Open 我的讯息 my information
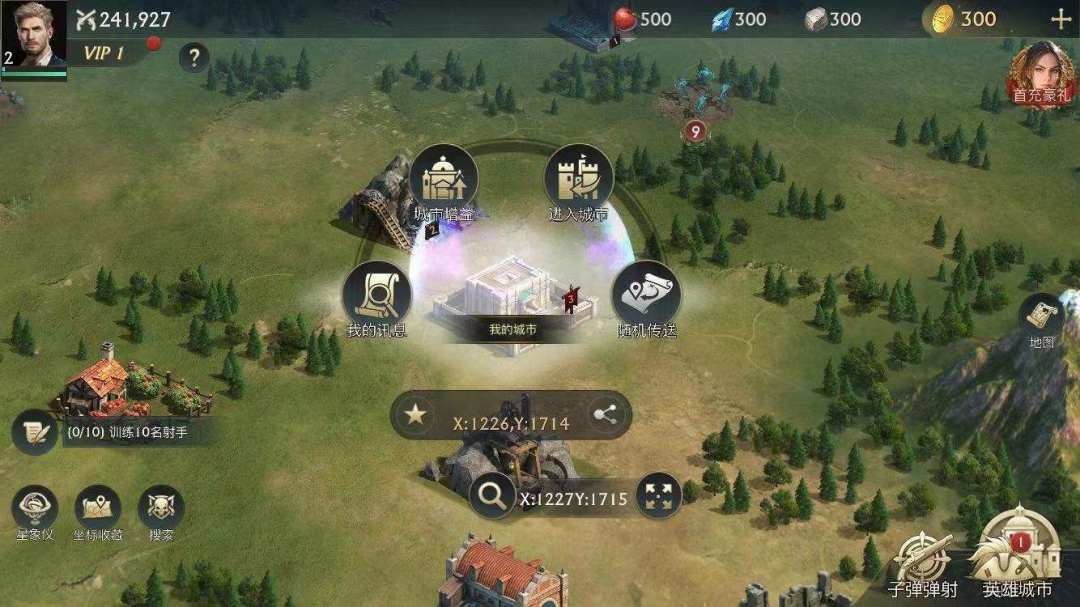 pyautogui.click(x=377, y=298)
